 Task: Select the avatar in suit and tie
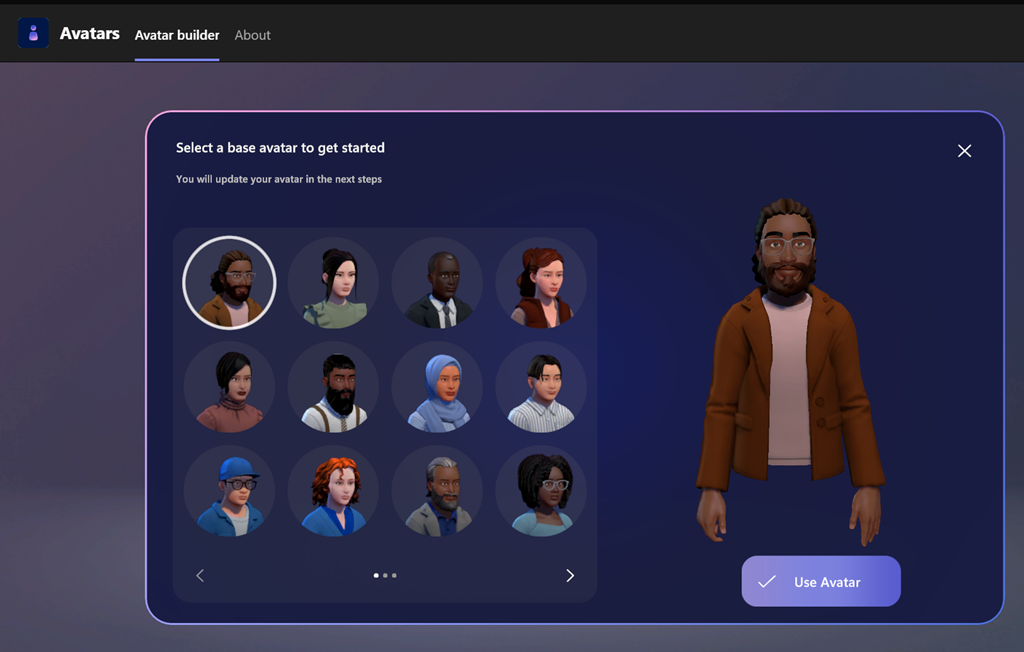click(x=437, y=283)
